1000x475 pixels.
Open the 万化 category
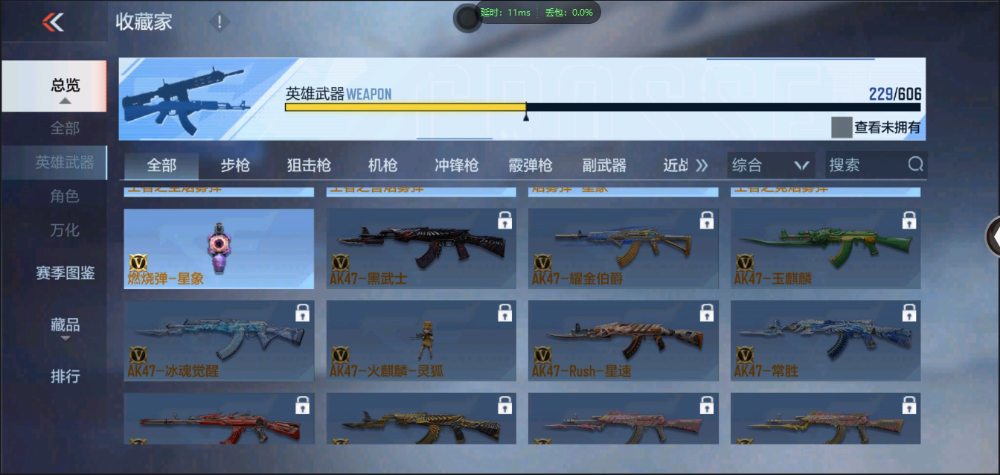(65, 230)
